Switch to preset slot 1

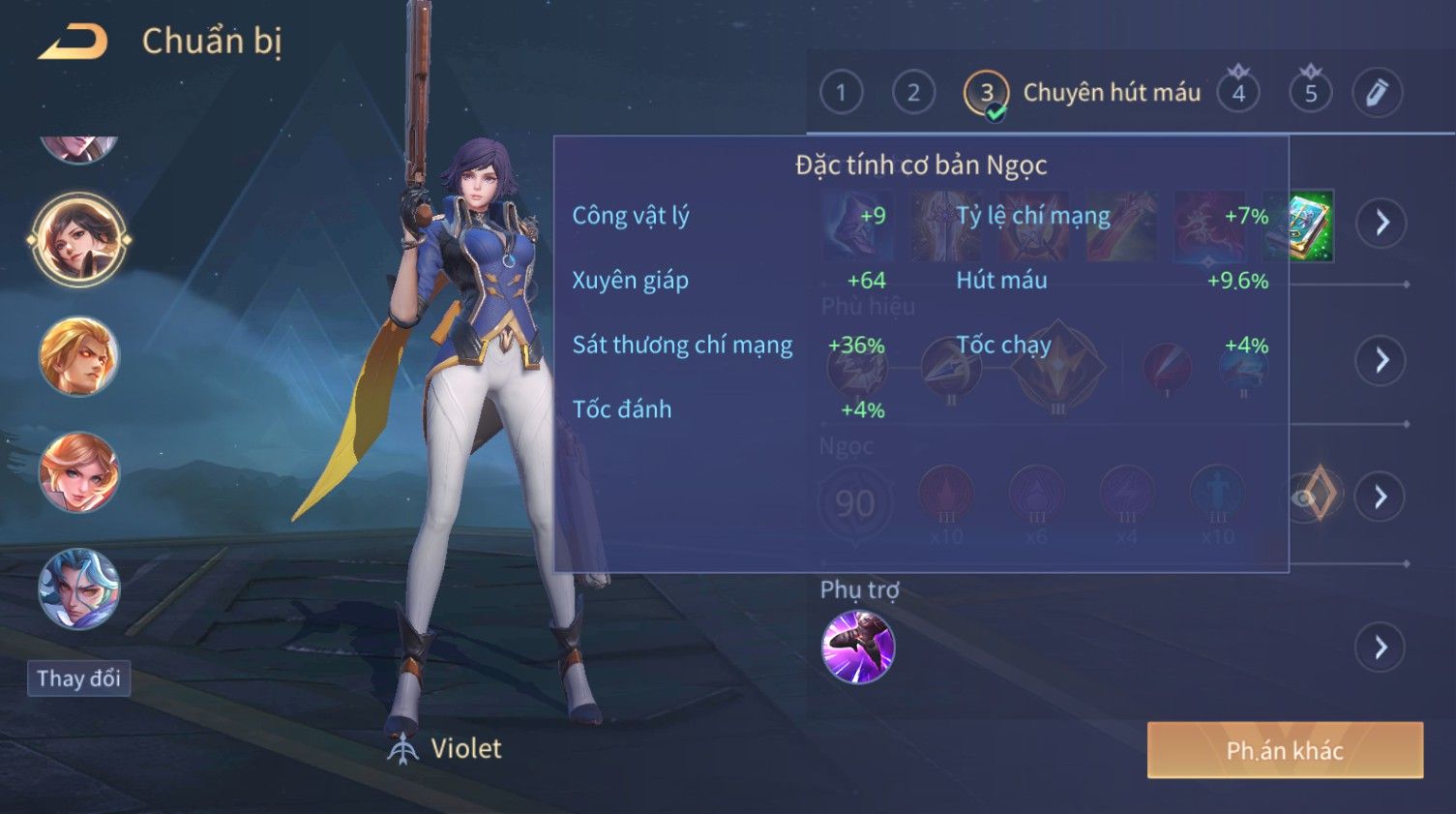point(841,93)
